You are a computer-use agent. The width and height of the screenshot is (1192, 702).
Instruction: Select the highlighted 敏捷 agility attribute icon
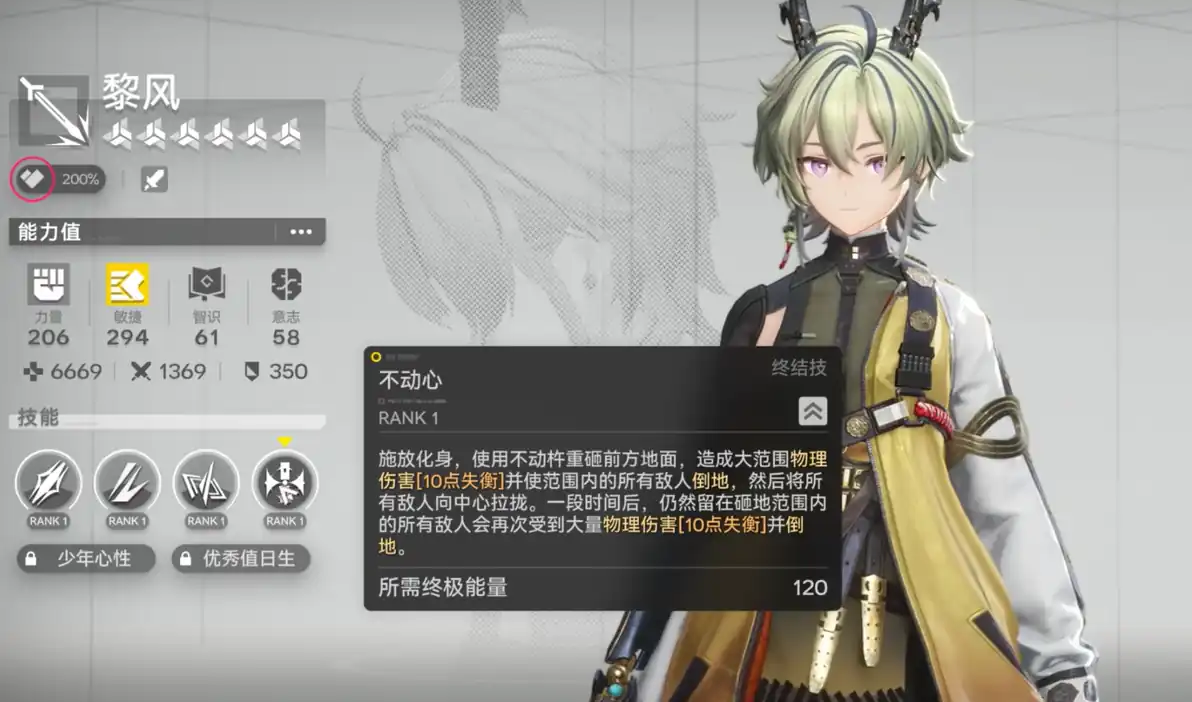point(127,285)
